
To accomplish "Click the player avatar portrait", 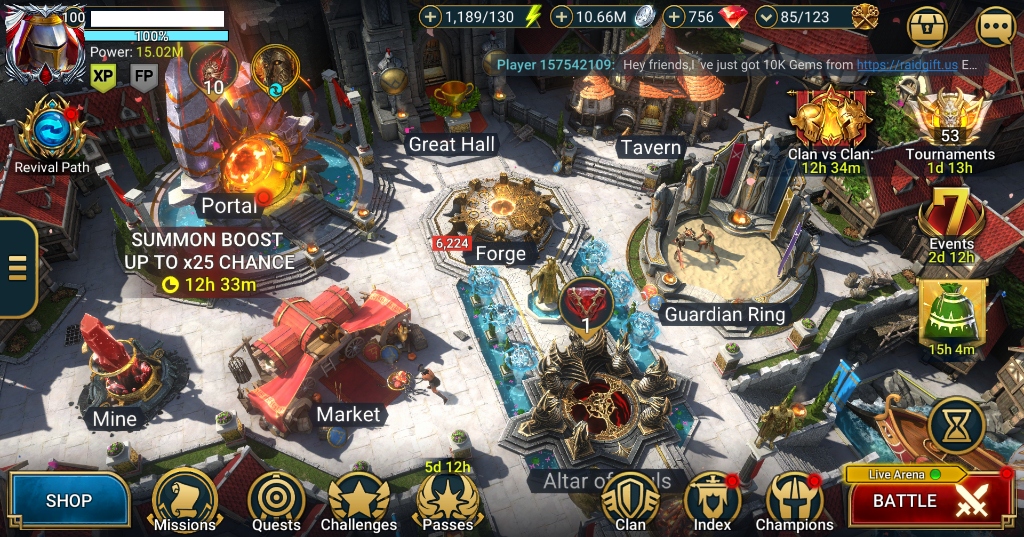I will coord(42,44).
